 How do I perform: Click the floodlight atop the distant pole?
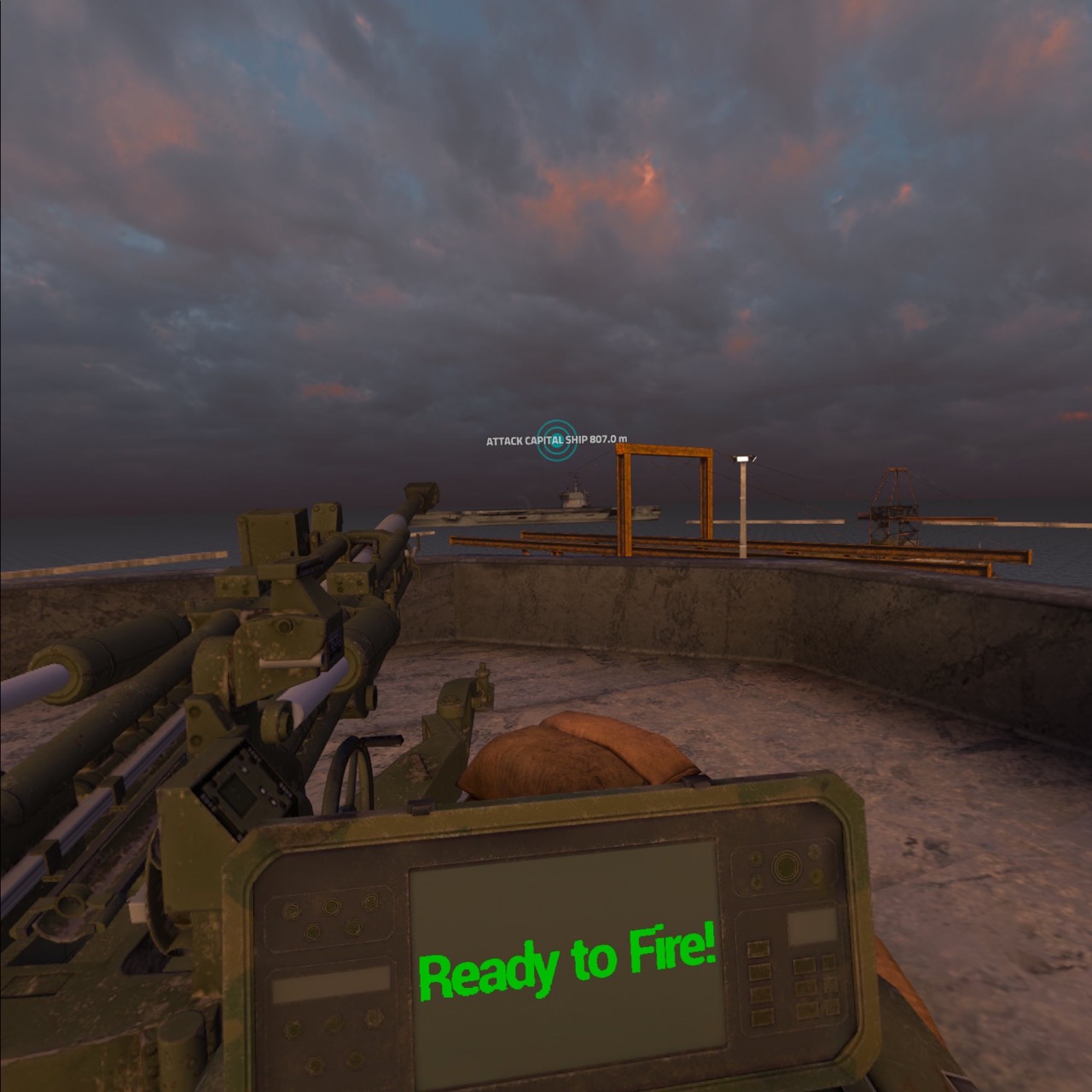click(x=744, y=458)
